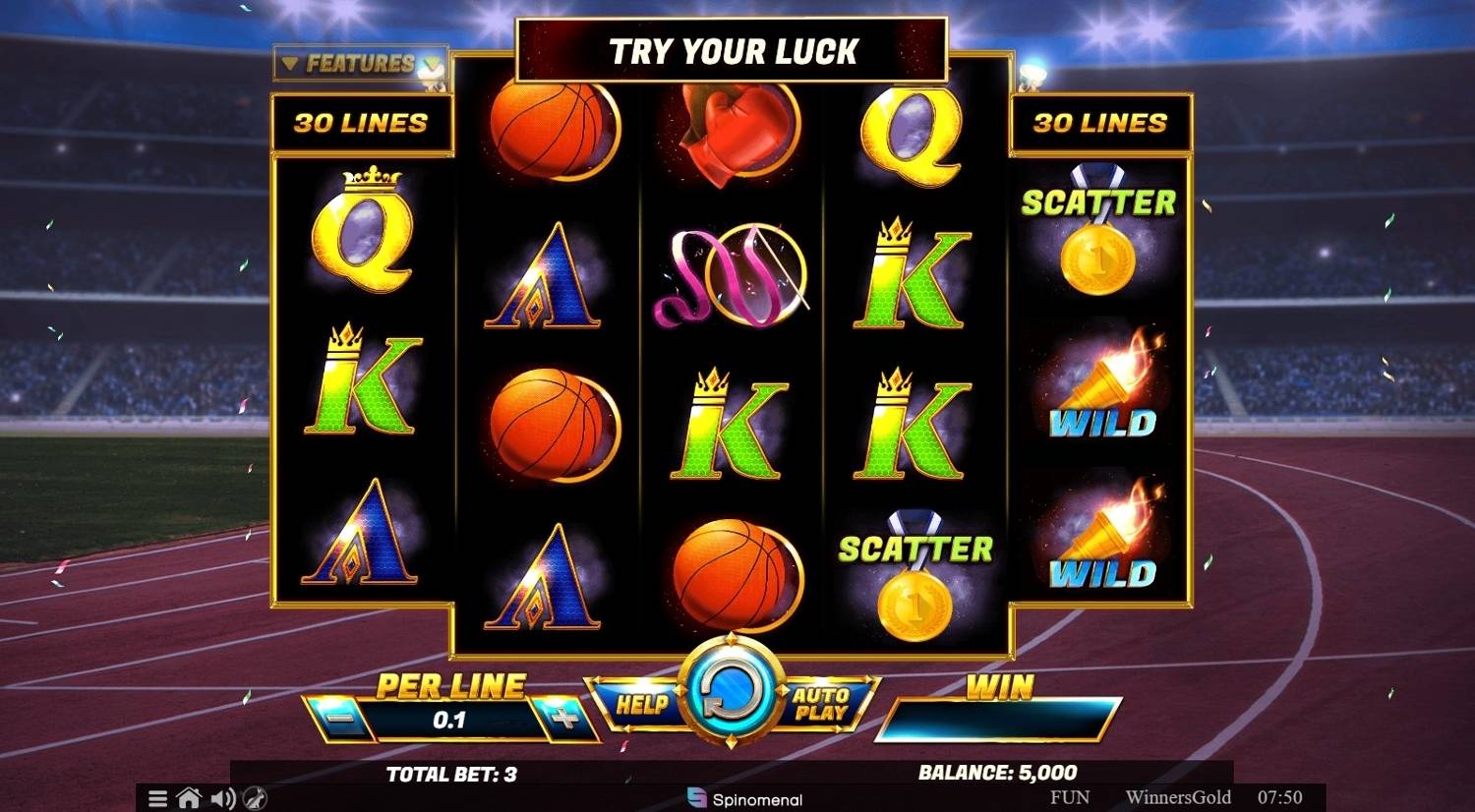
Task: Start Auto Play
Action: (821, 704)
